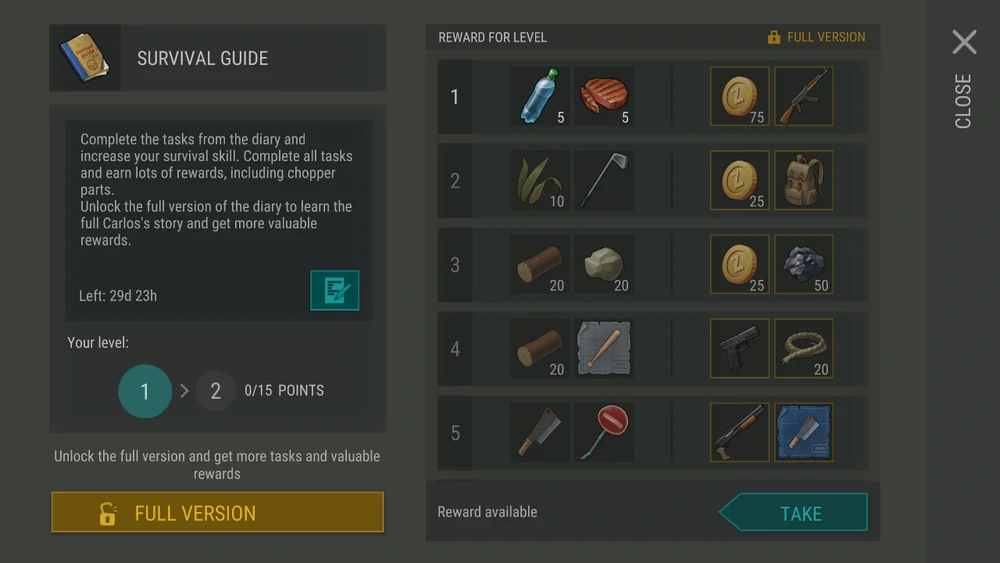Open the teal diary tasks icon
Screen dimensions: 1000x563
334,290
